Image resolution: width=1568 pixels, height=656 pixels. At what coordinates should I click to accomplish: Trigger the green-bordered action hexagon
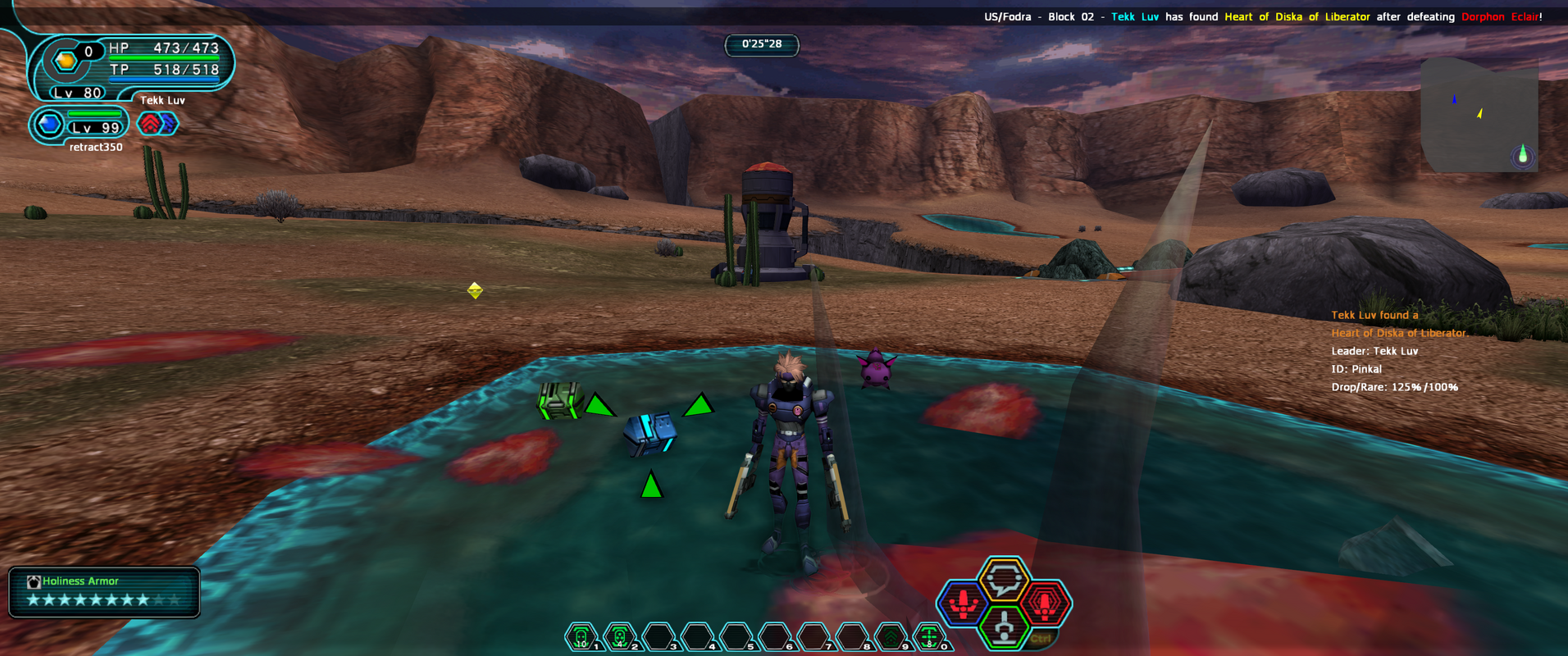(1004, 627)
